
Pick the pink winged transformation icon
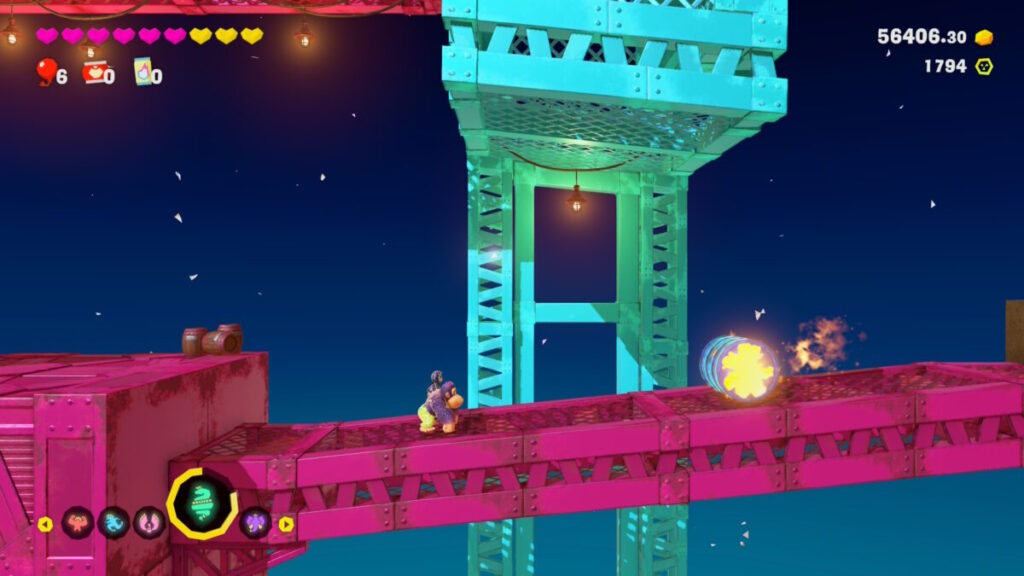tap(149, 523)
